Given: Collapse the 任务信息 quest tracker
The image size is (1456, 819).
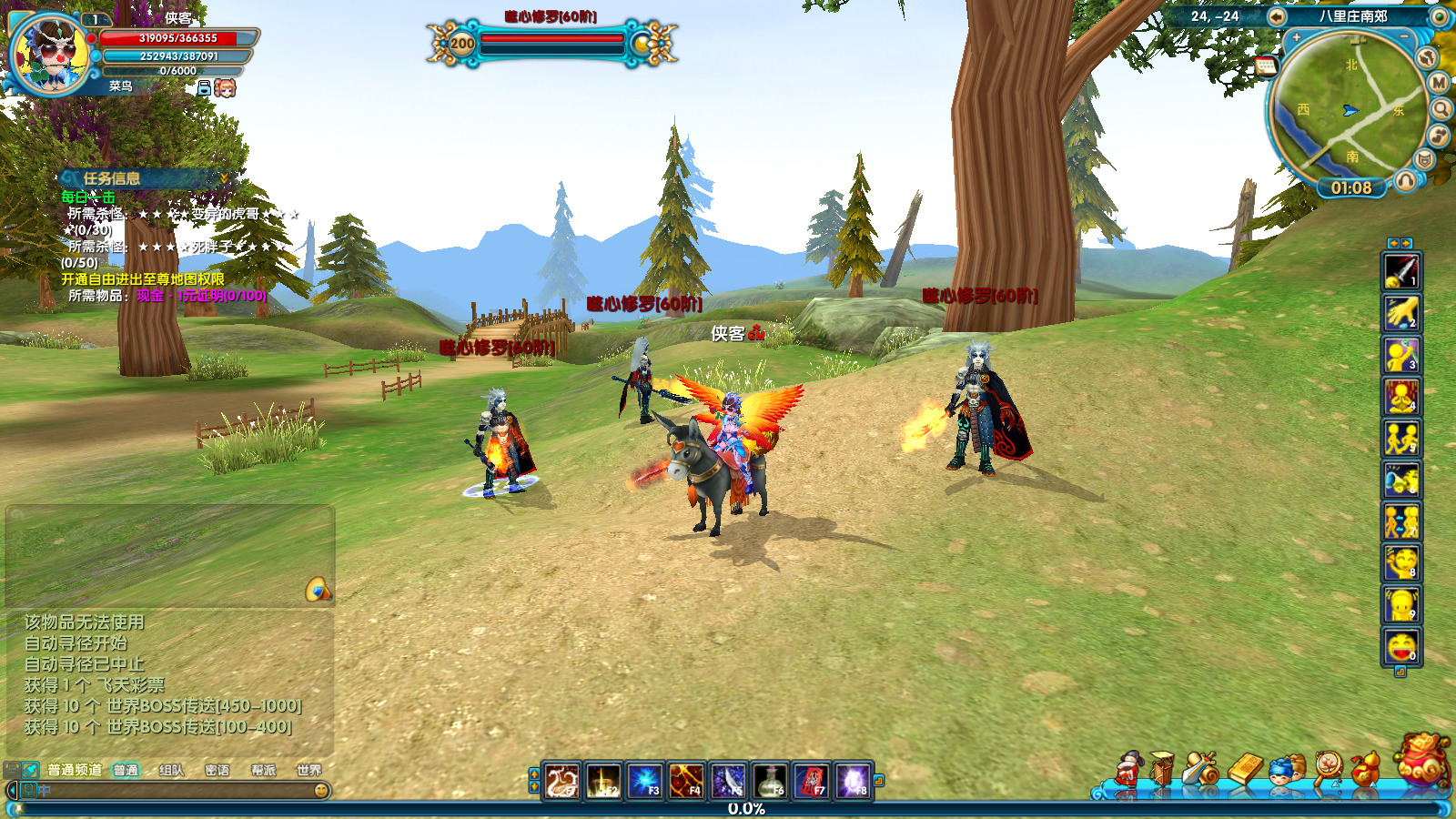Looking at the screenshot, I should [x=224, y=177].
